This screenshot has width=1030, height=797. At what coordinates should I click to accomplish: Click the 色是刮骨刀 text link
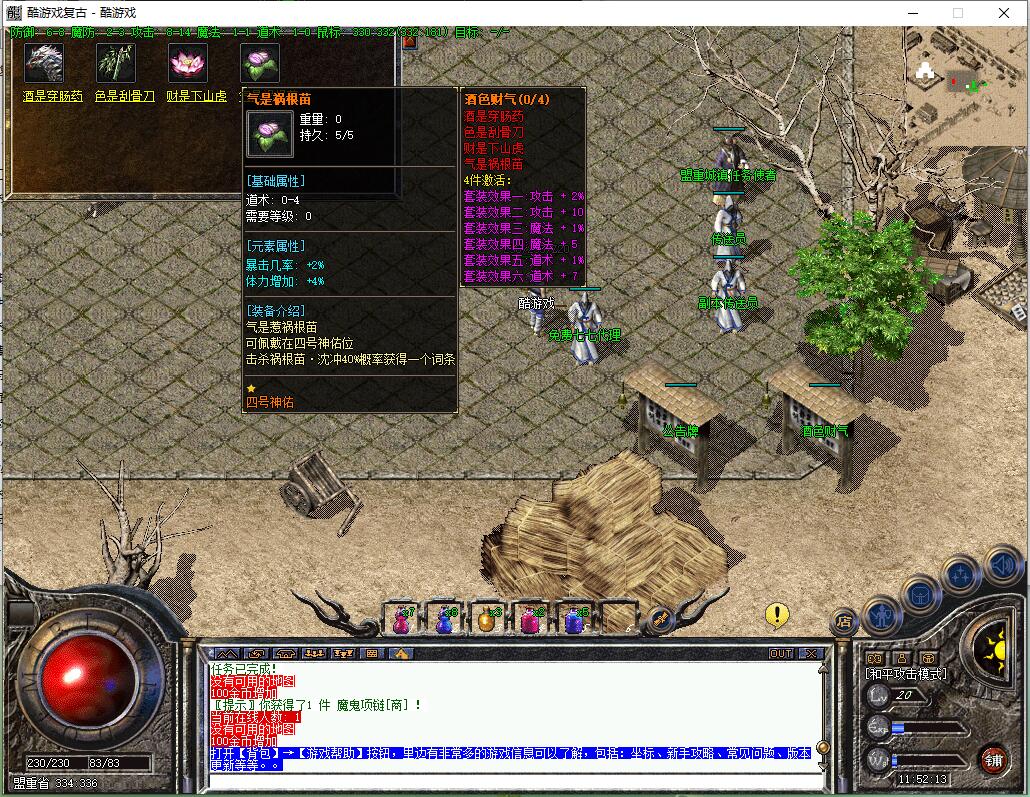[x=124, y=97]
